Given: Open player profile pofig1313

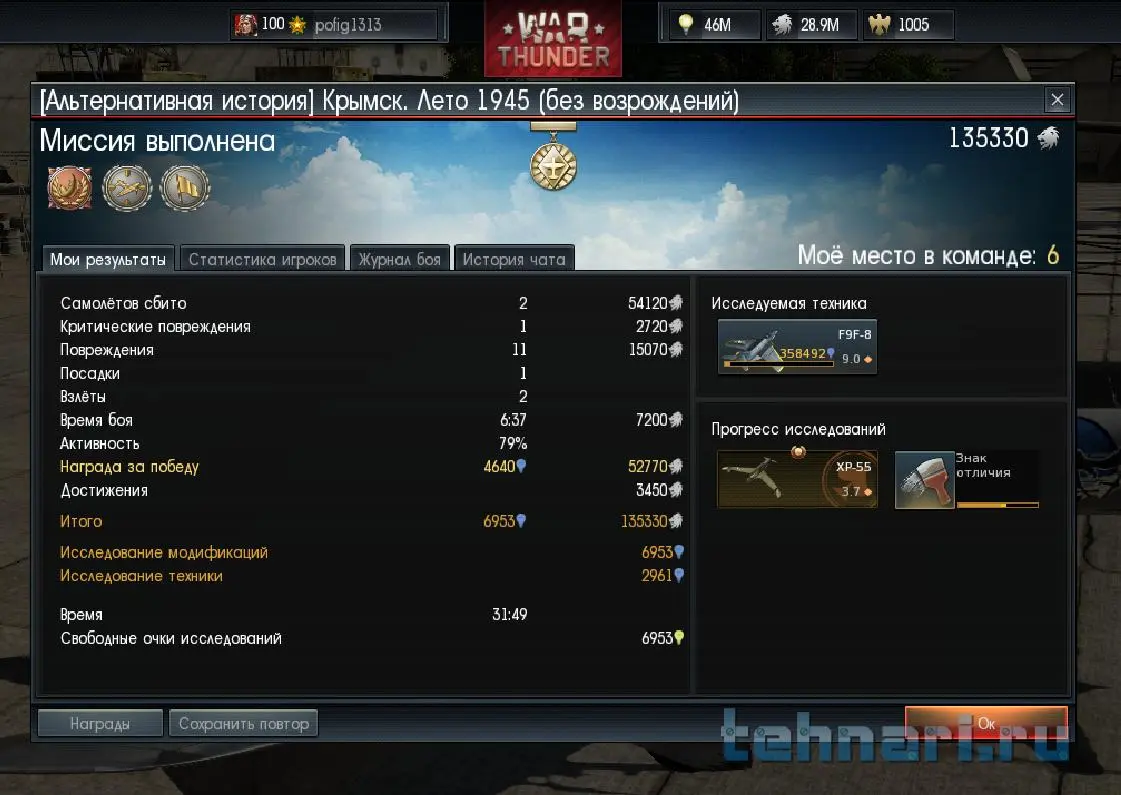Looking at the screenshot, I should pos(336,25).
